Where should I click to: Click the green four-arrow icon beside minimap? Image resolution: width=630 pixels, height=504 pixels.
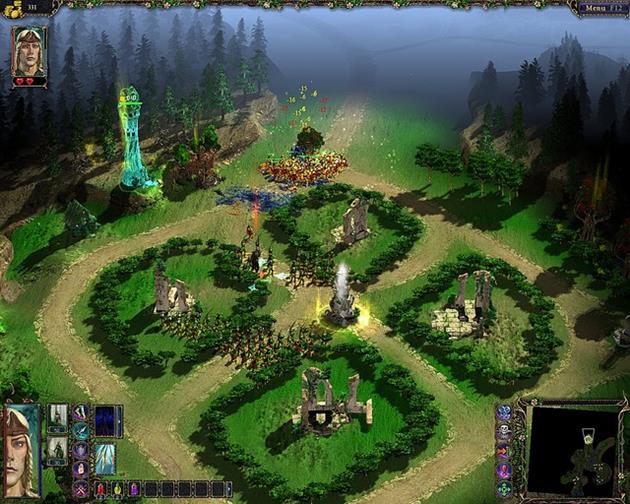[x=504, y=490]
